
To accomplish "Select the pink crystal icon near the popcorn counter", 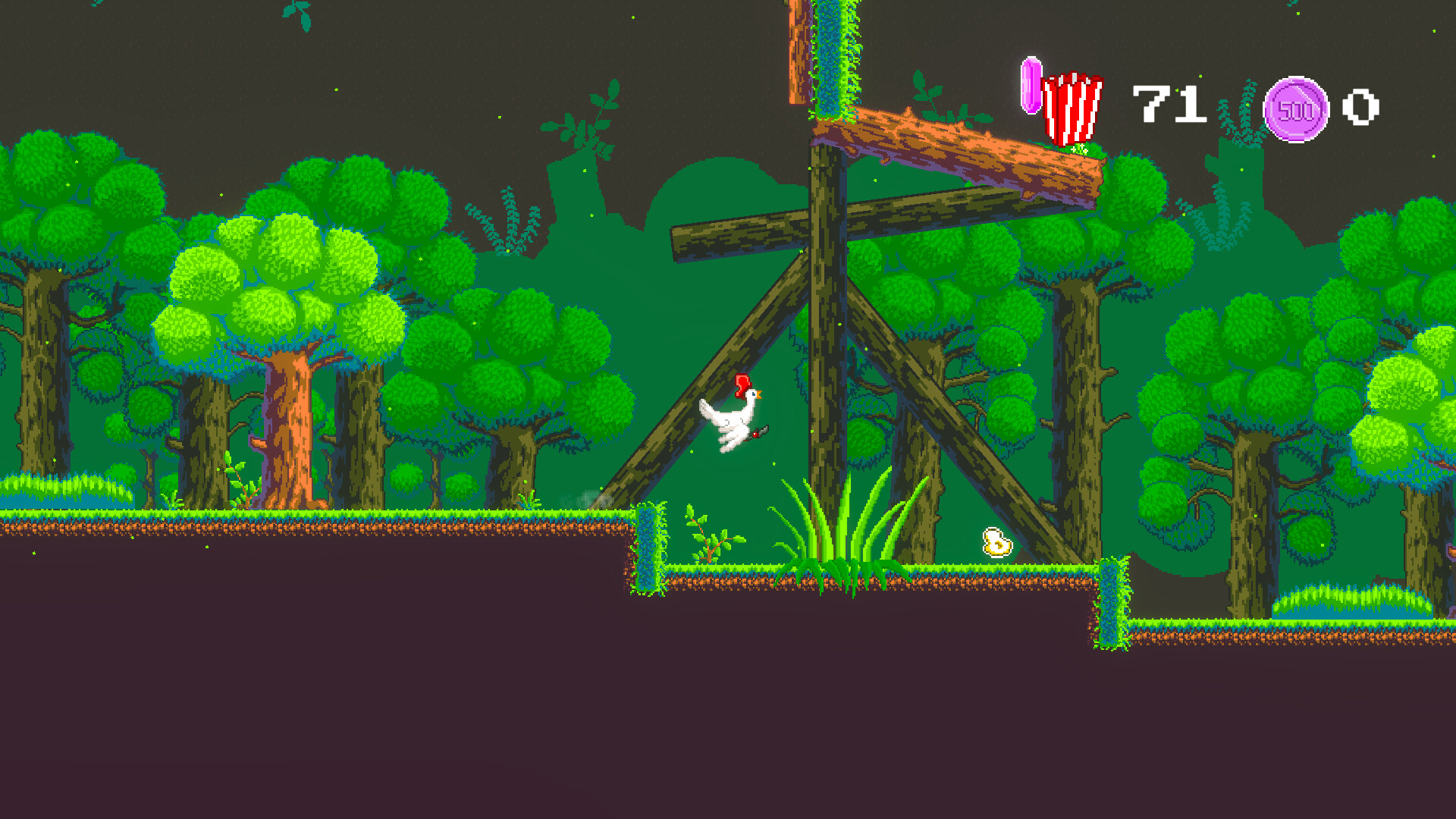I will click(x=1031, y=85).
